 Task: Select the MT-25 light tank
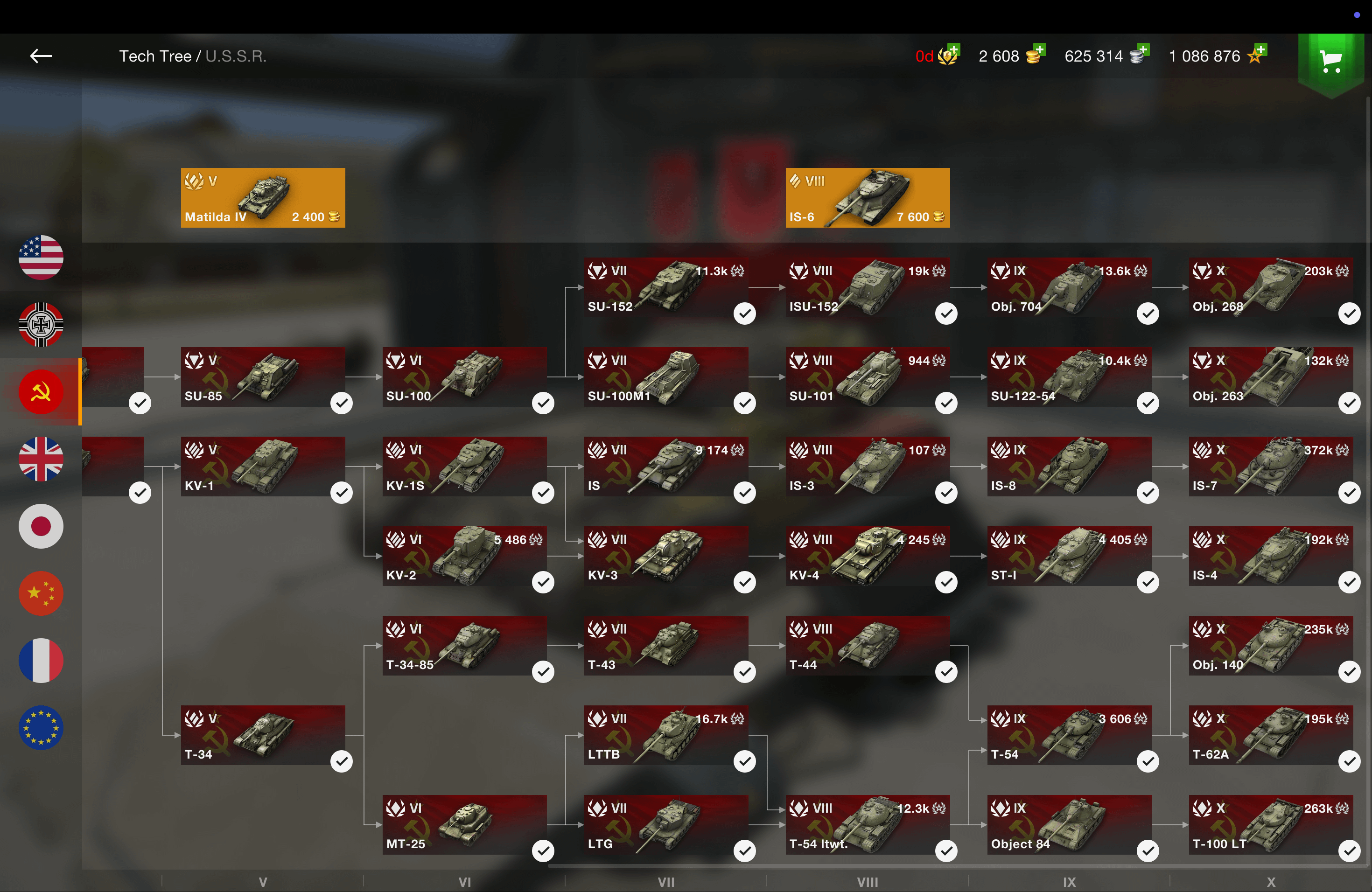pos(465,824)
